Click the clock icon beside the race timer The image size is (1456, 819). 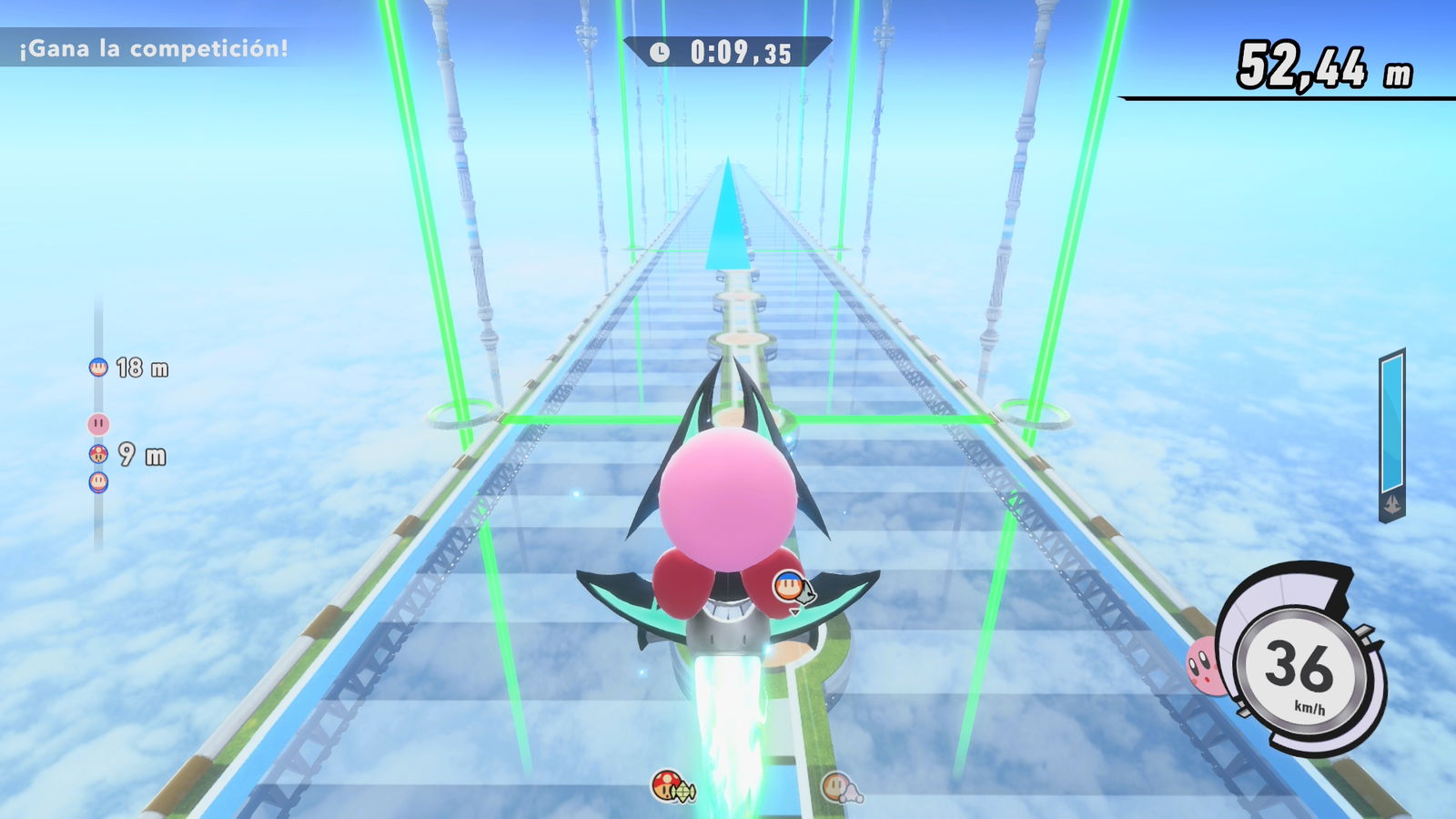pyautogui.click(x=659, y=52)
